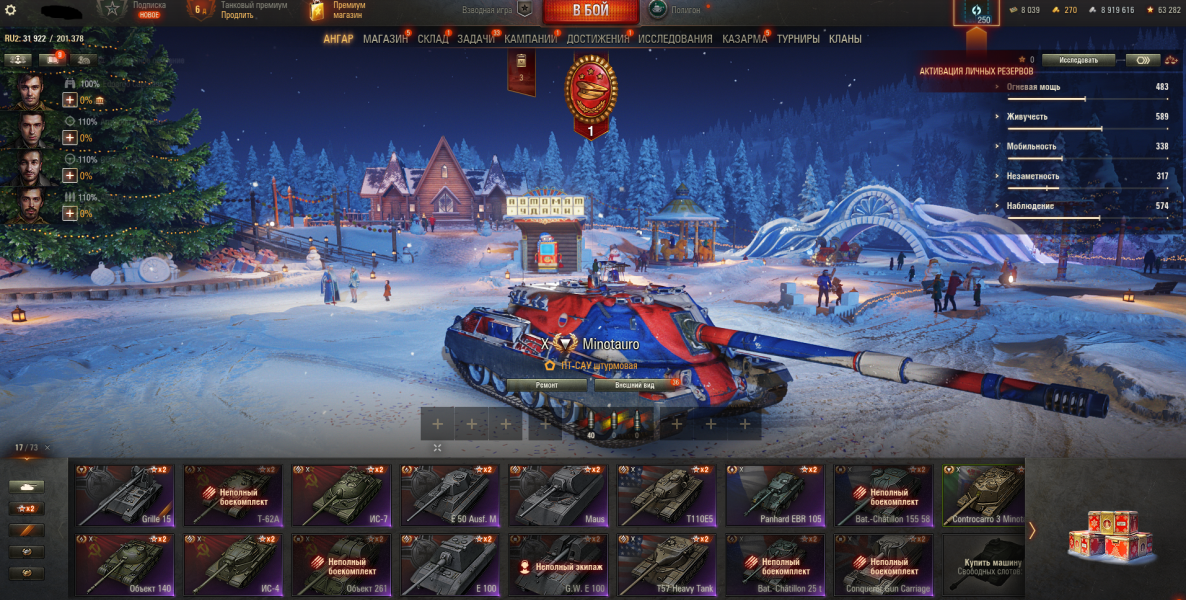Open the ЗАДАЧИ tab
1186x600 pixels.
(x=476, y=39)
